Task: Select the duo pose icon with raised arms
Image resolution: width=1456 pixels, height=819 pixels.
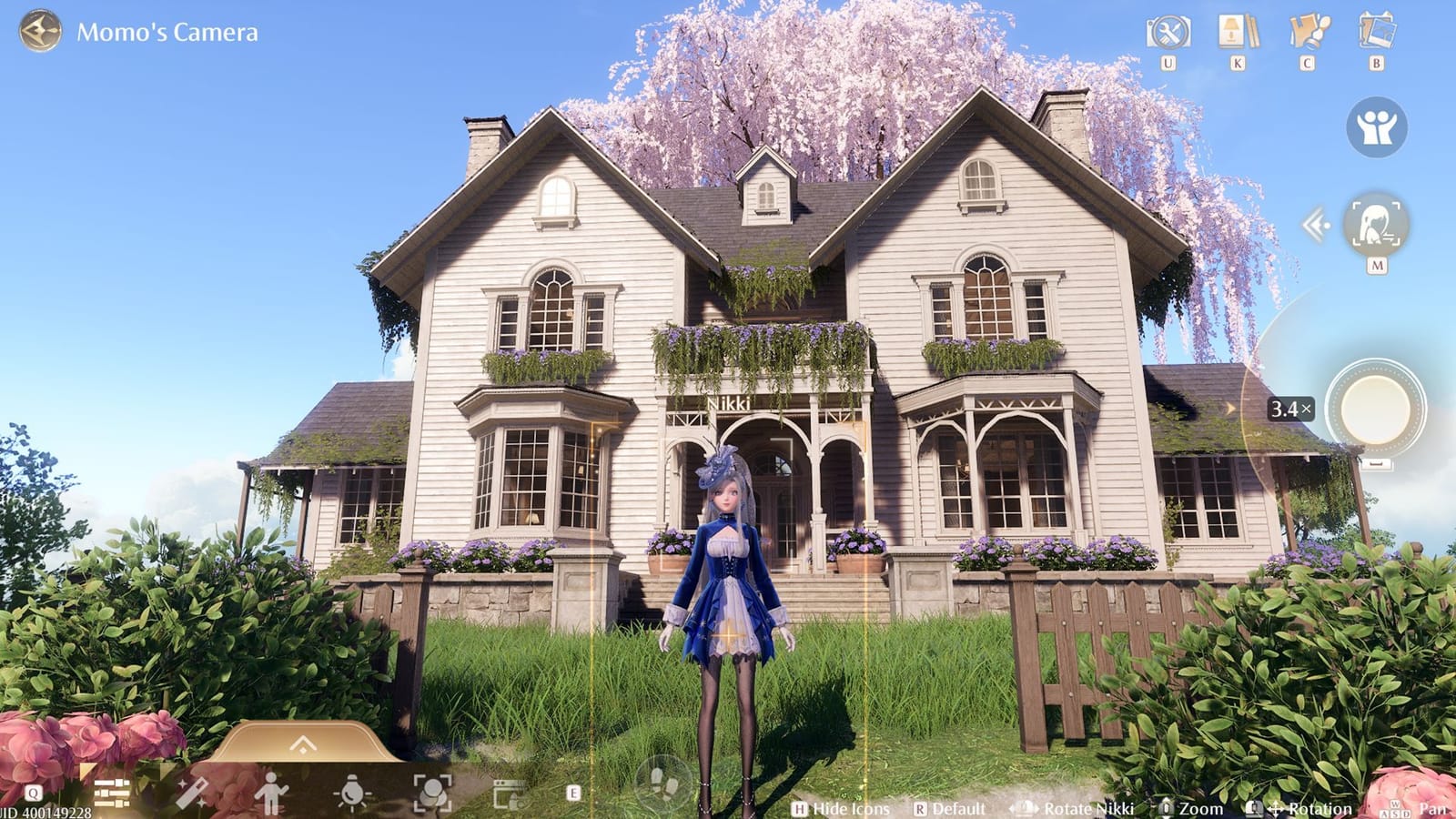Action: click(x=1377, y=127)
